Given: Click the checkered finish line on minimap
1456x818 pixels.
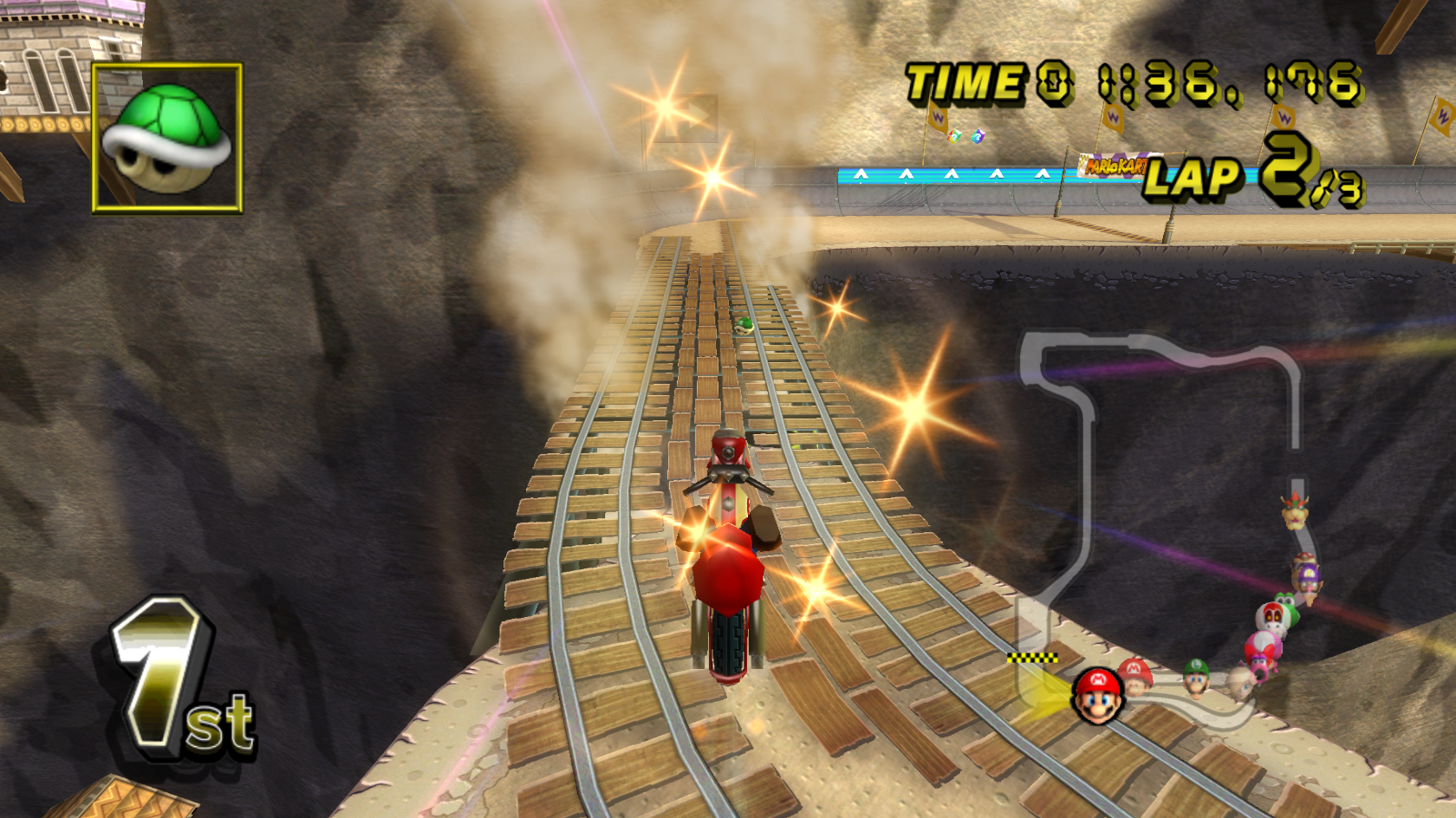Looking at the screenshot, I should (x=1031, y=659).
